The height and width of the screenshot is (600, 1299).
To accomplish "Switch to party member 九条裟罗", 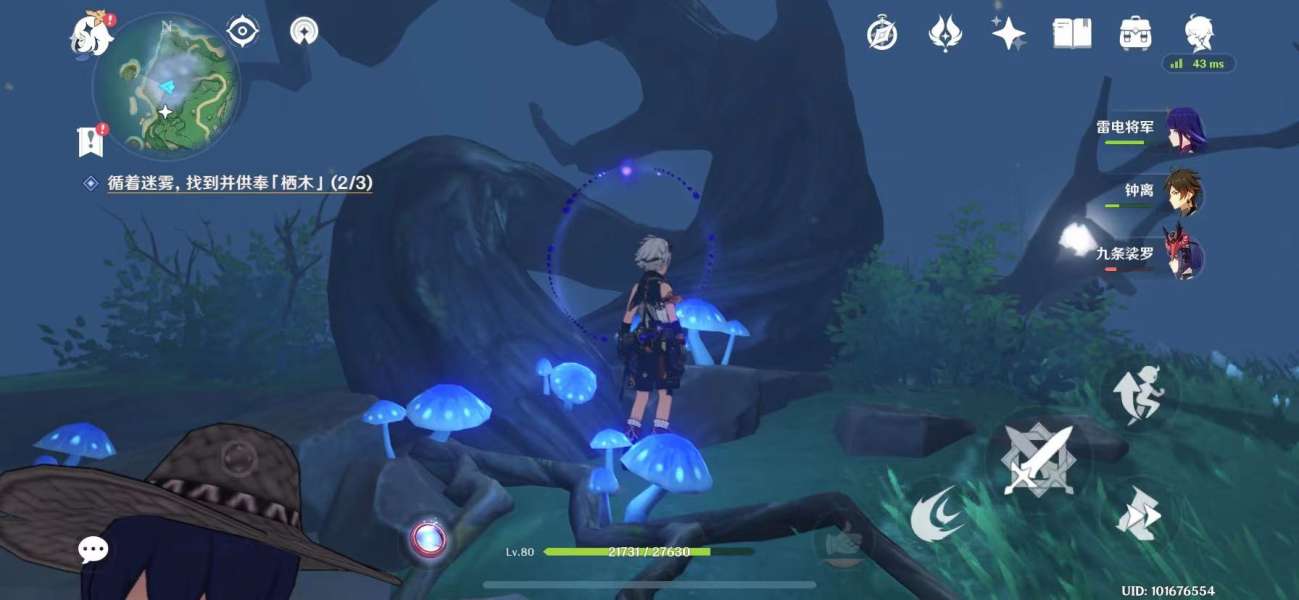I will coord(1186,254).
